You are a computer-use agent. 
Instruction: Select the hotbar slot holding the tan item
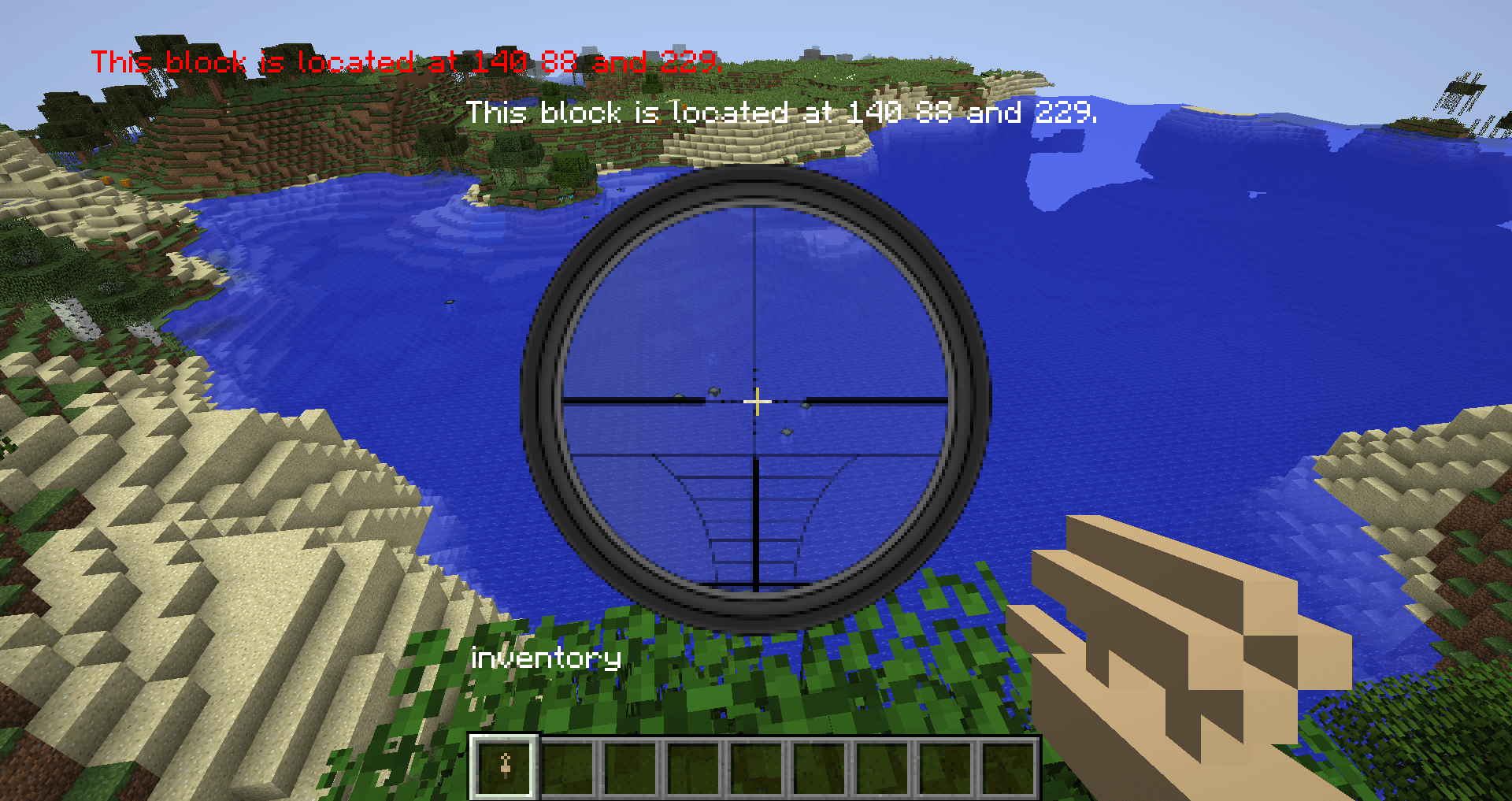tap(505, 766)
